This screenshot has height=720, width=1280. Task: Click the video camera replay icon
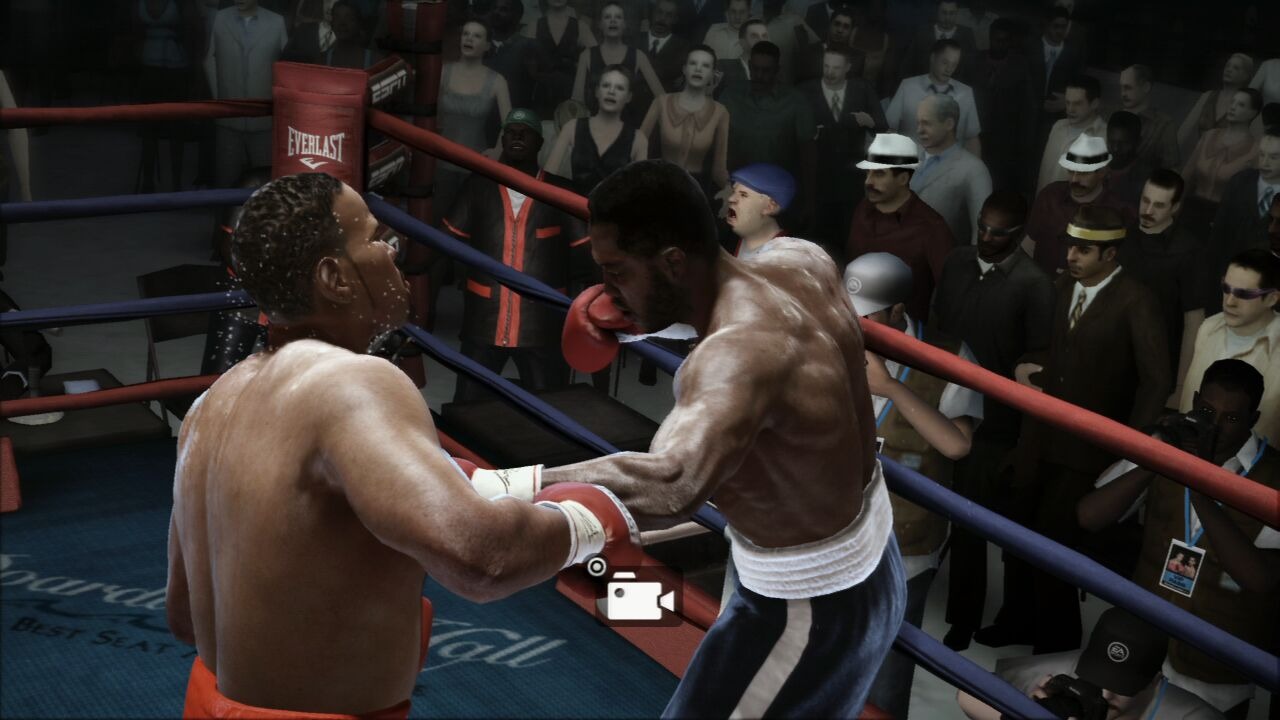click(640, 600)
